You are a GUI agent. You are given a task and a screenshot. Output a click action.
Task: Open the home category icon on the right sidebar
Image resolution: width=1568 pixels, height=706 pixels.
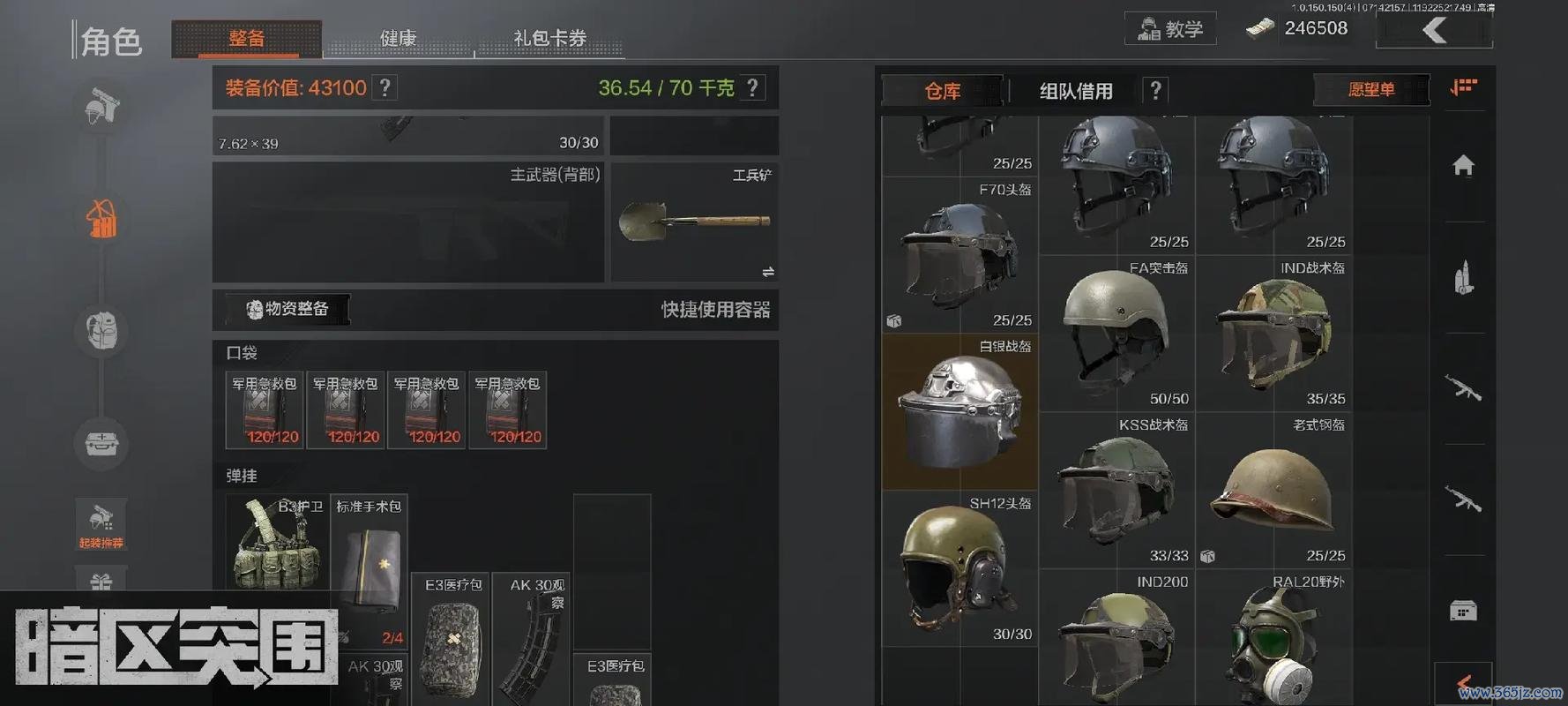[x=1463, y=163]
